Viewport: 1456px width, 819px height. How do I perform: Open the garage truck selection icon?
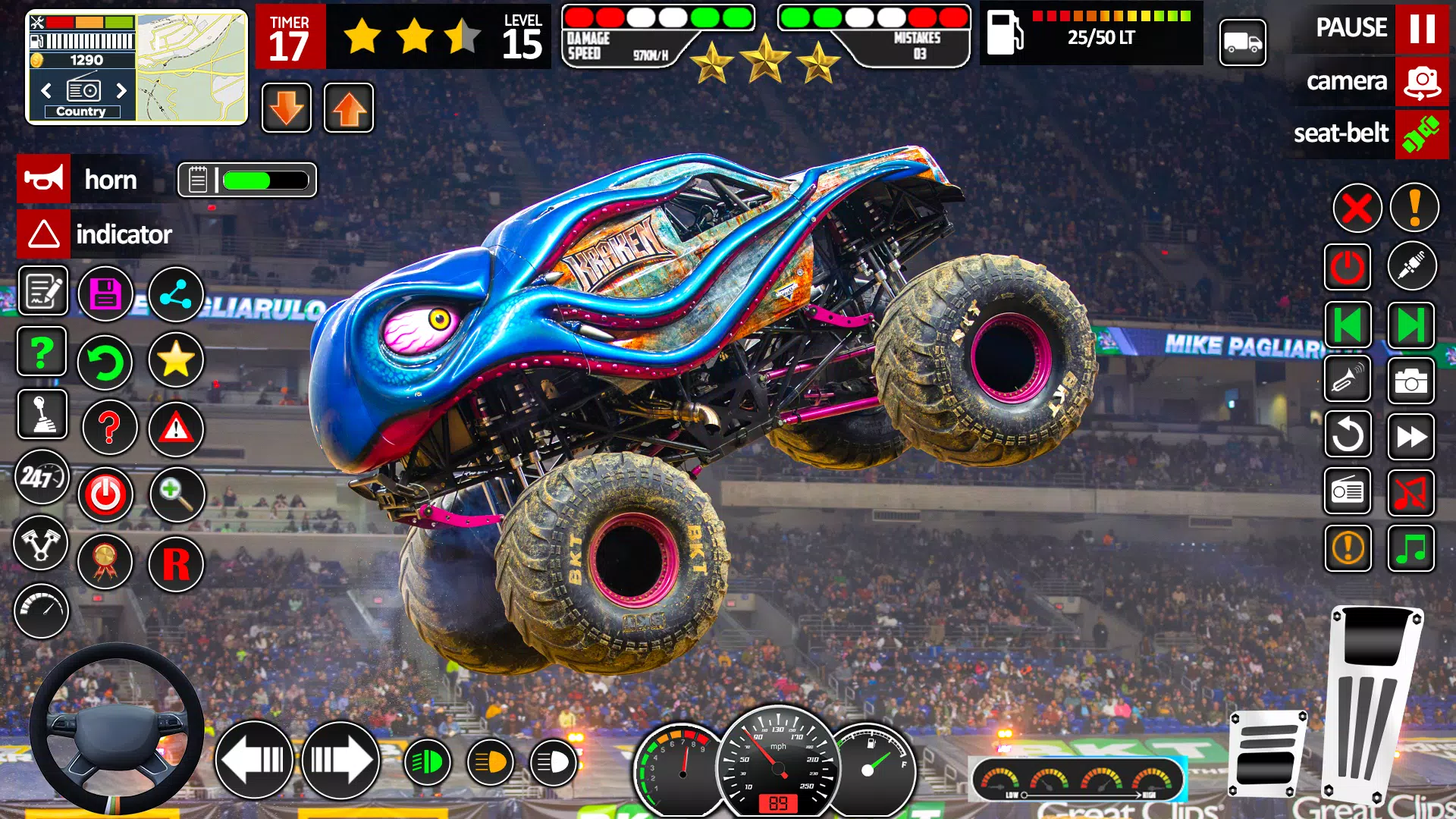point(1242,43)
